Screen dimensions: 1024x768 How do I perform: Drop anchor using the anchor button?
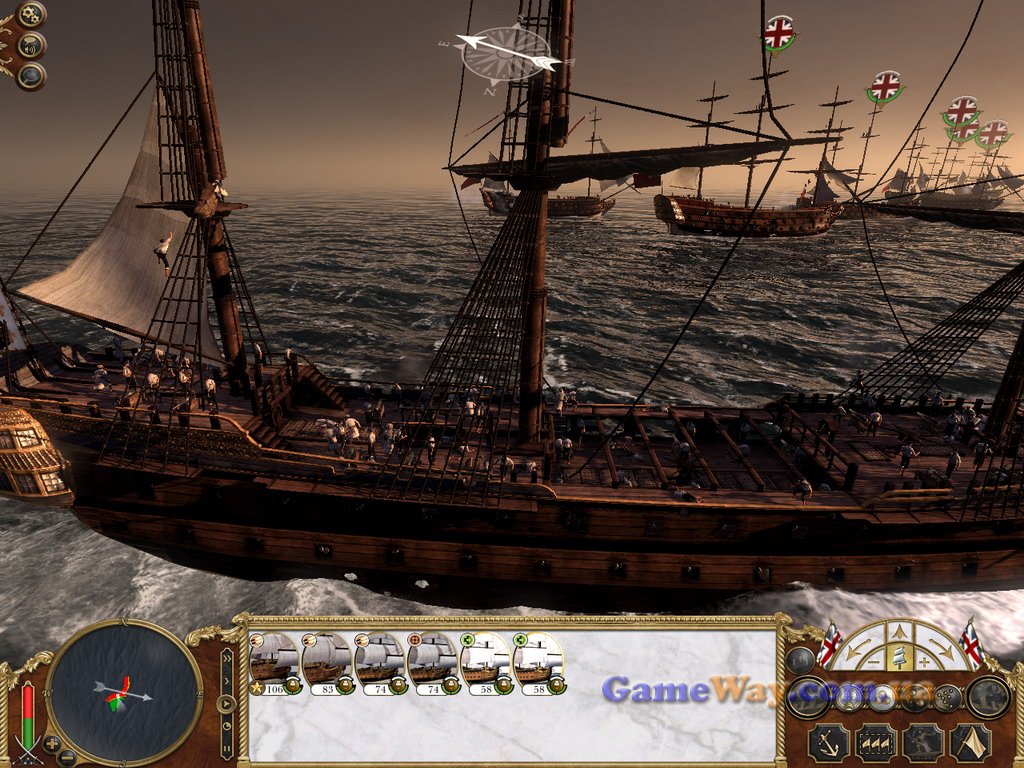pyautogui.click(x=828, y=743)
